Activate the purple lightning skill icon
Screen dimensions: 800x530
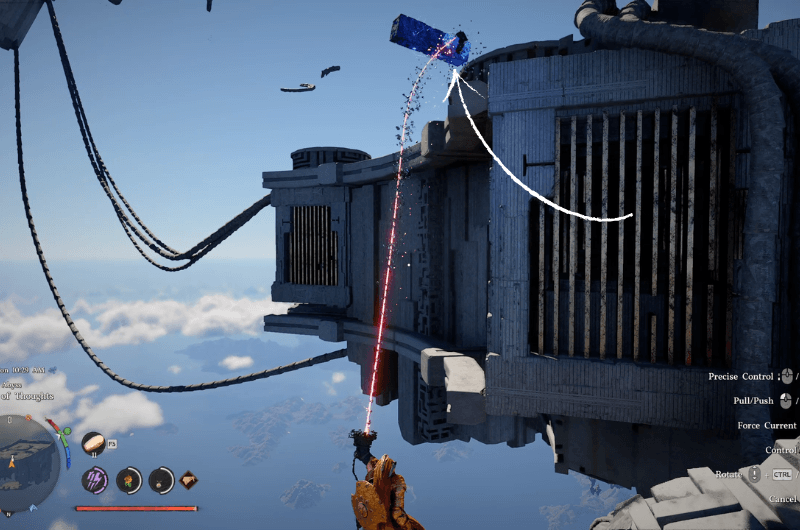pos(95,480)
